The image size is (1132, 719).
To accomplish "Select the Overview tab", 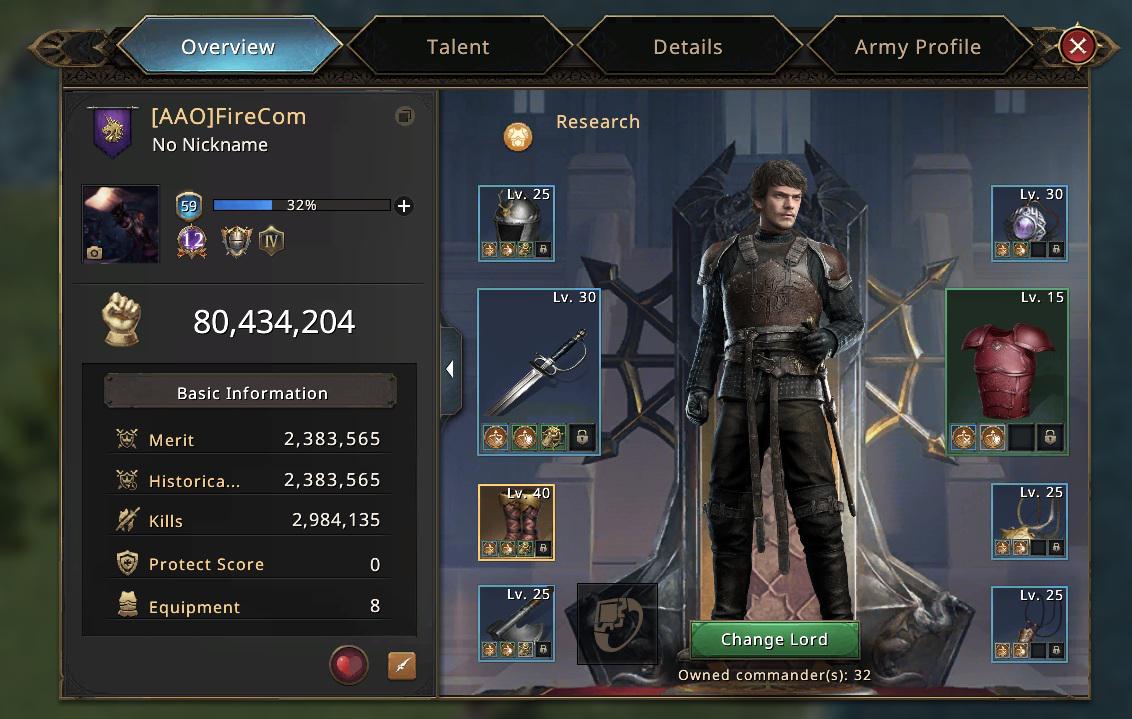I will 228,47.
